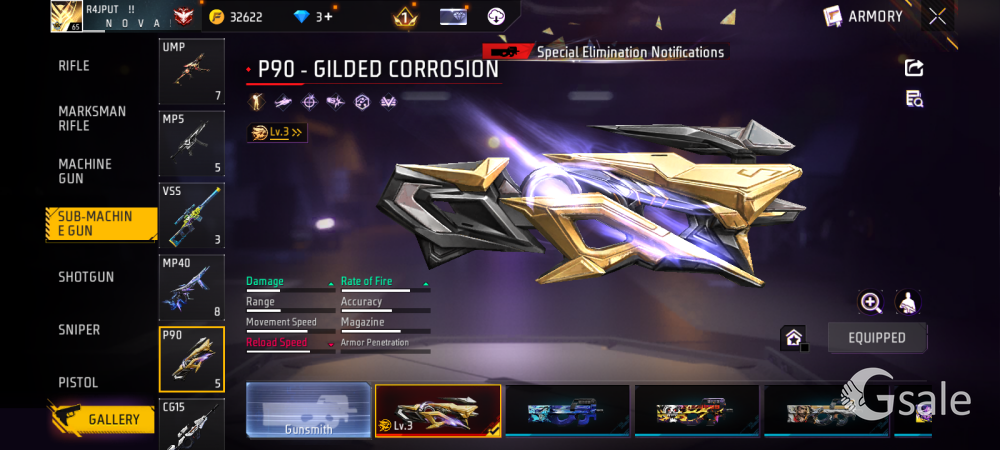The width and height of the screenshot is (1000, 450).
Task: Select the VSS weapon tile
Action: tap(191, 215)
